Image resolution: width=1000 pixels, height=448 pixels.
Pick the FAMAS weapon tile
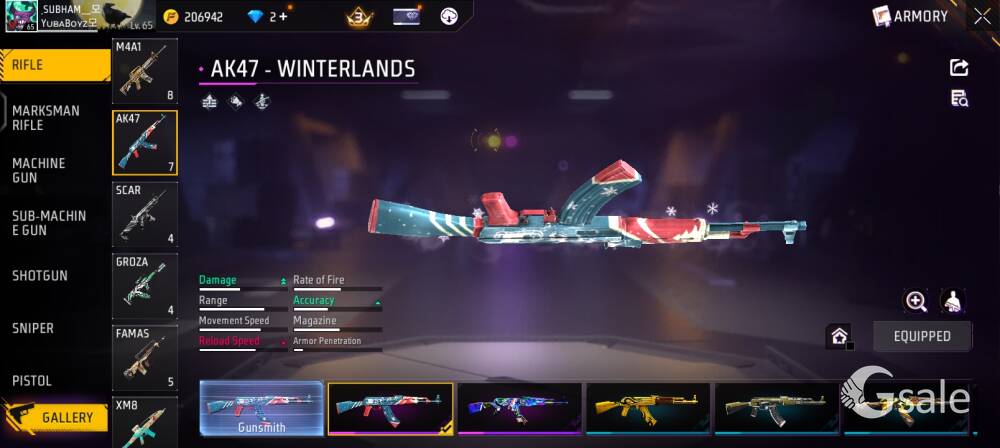[144, 357]
